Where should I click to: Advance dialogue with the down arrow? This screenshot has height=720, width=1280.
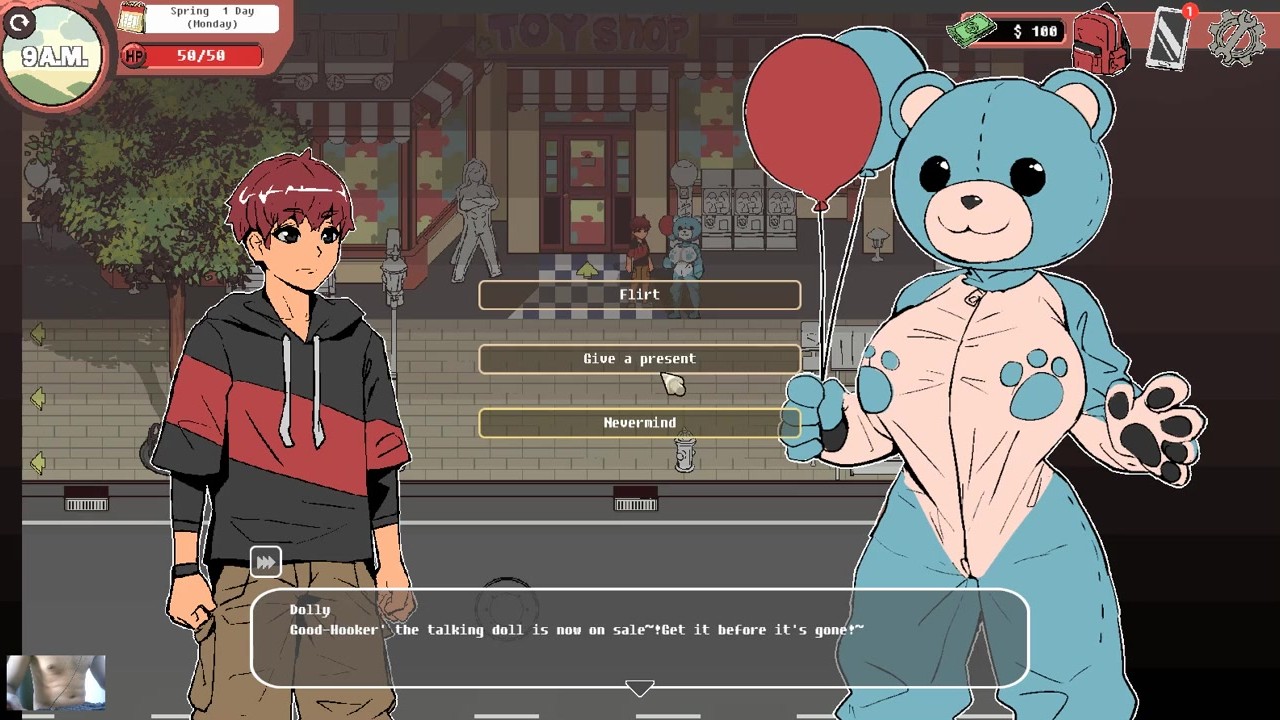639,688
